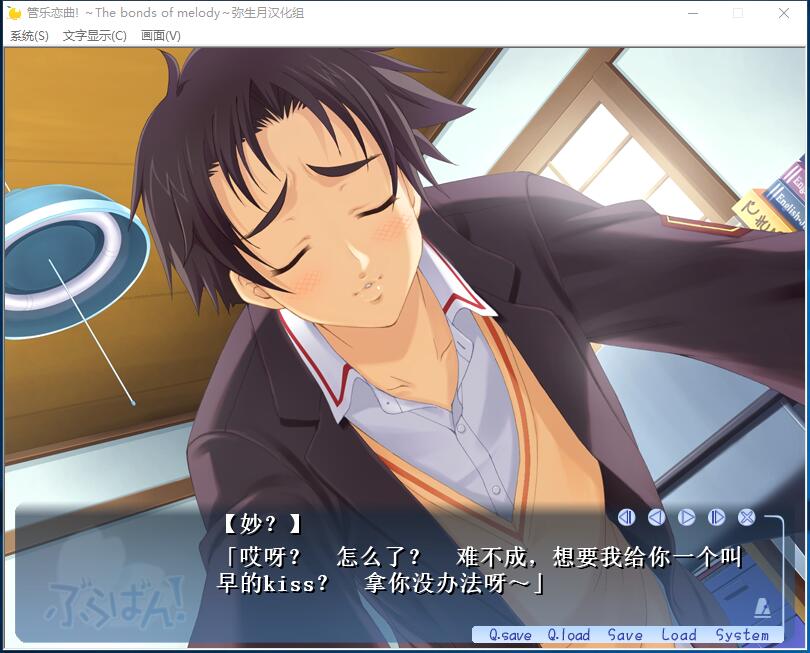Minimize the game window
Screen dimensions: 810x653
coord(692,13)
